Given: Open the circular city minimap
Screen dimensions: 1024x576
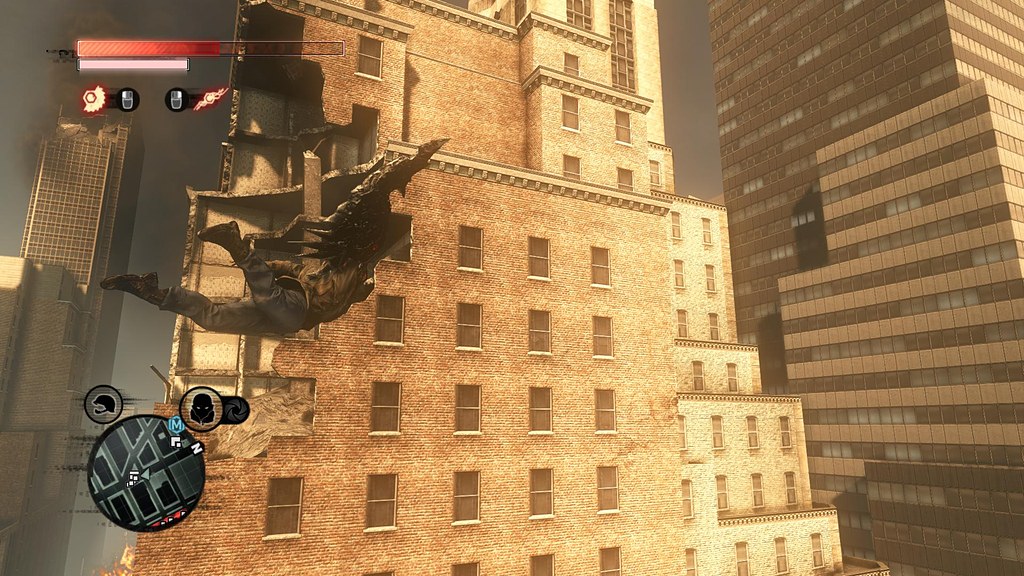Looking at the screenshot, I should (x=146, y=473).
